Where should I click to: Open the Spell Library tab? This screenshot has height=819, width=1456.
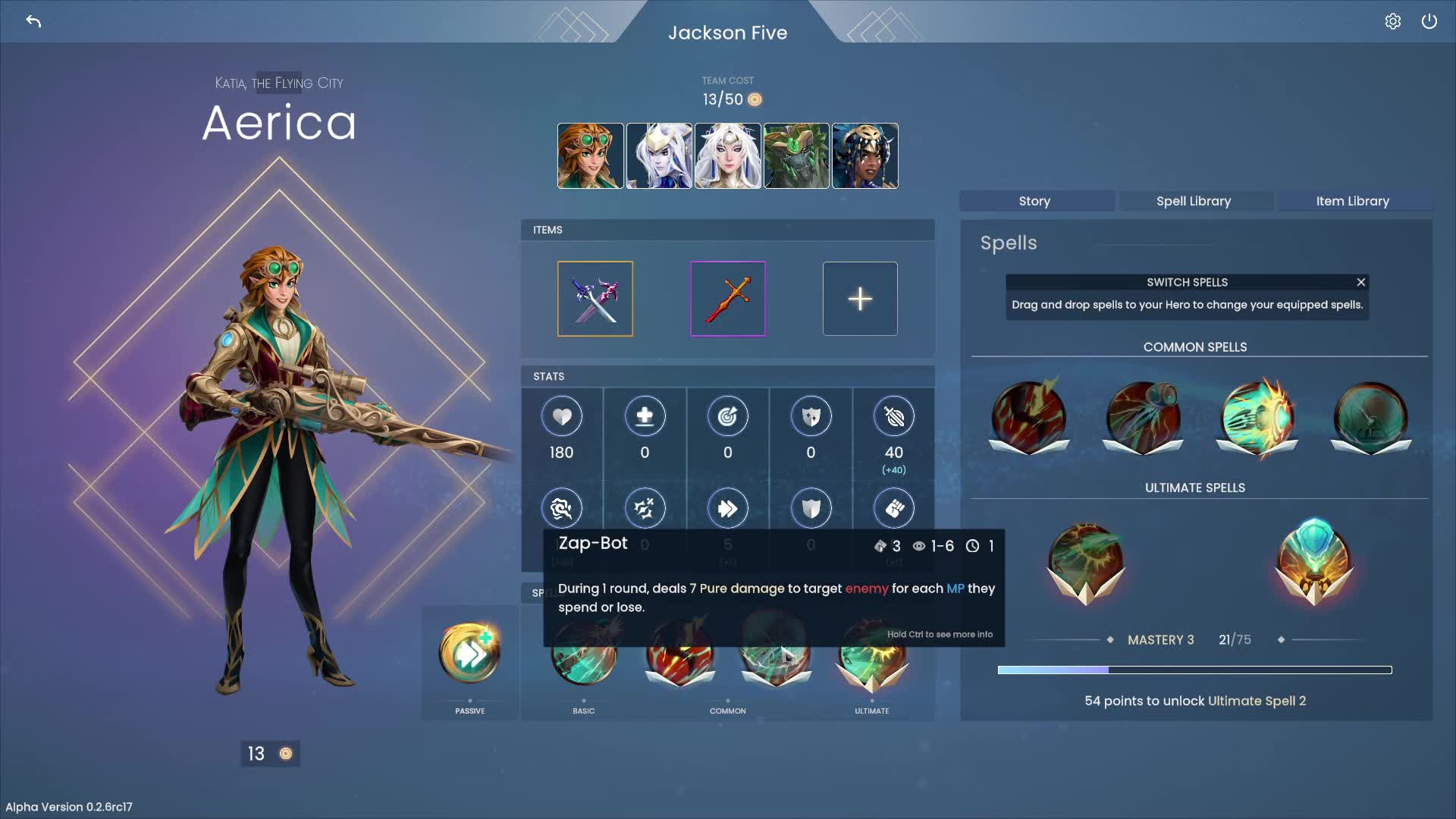pos(1194,201)
